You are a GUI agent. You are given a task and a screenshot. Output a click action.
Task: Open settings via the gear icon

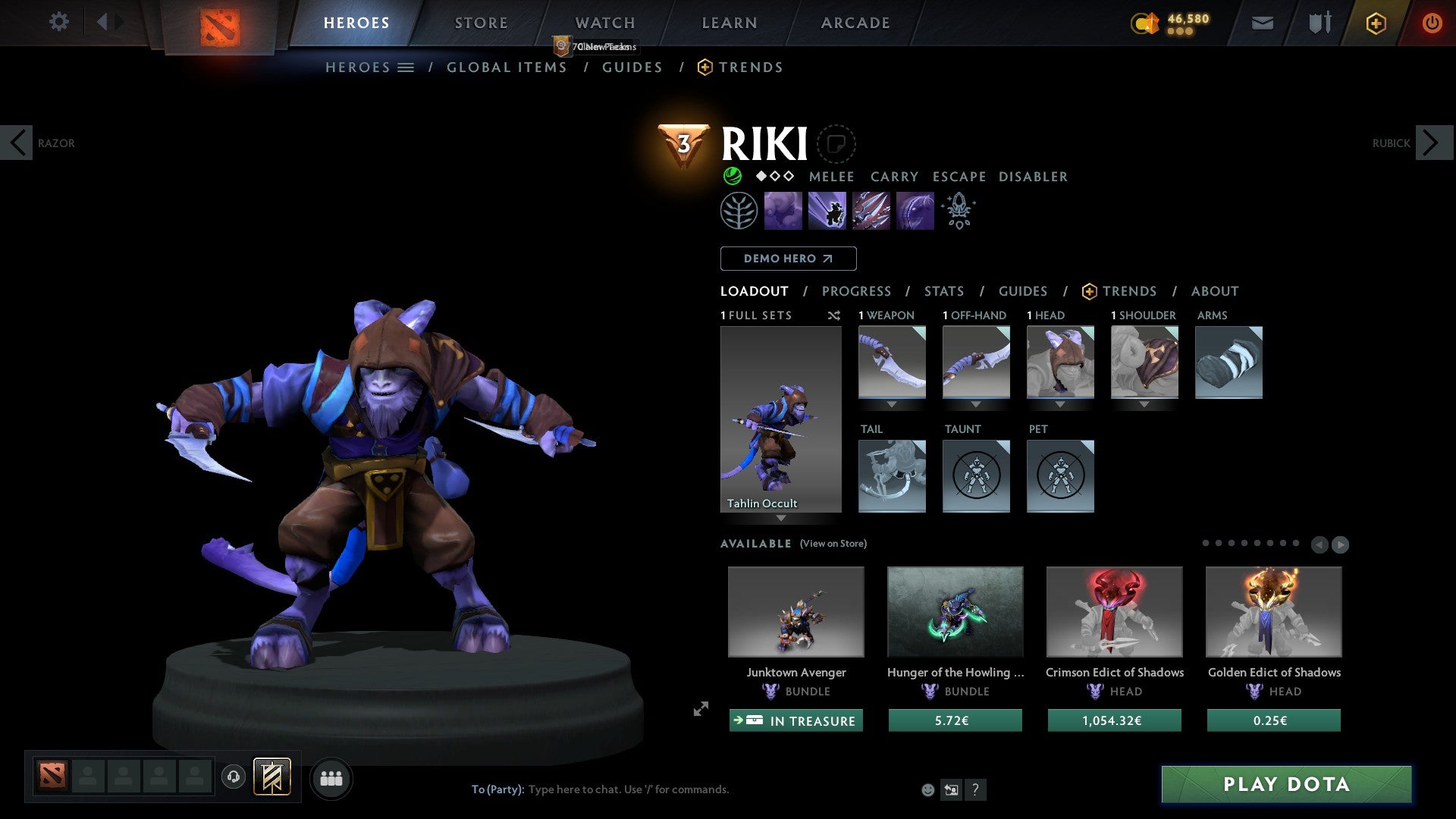point(58,22)
